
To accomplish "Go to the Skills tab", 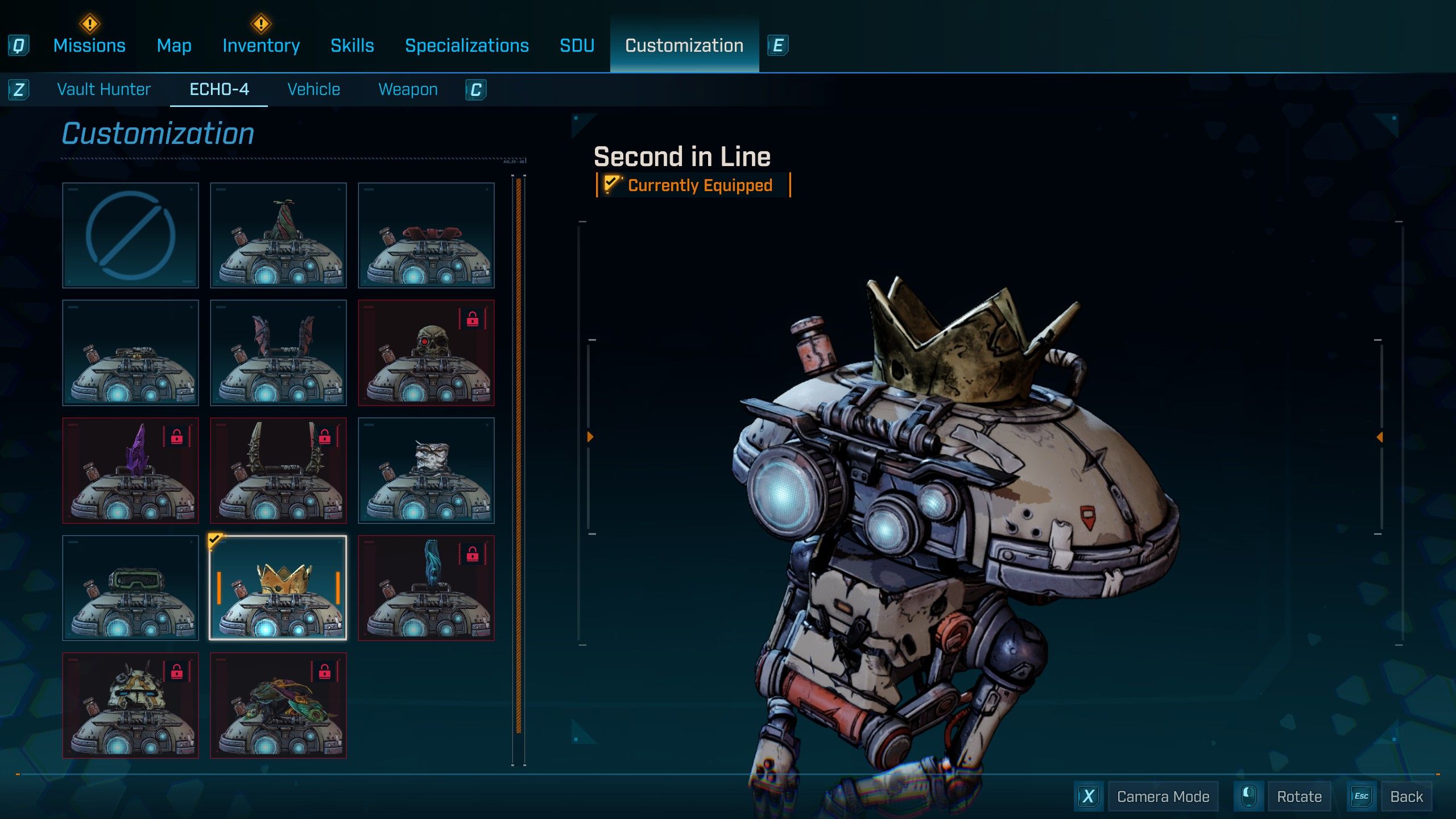I will coord(352,45).
